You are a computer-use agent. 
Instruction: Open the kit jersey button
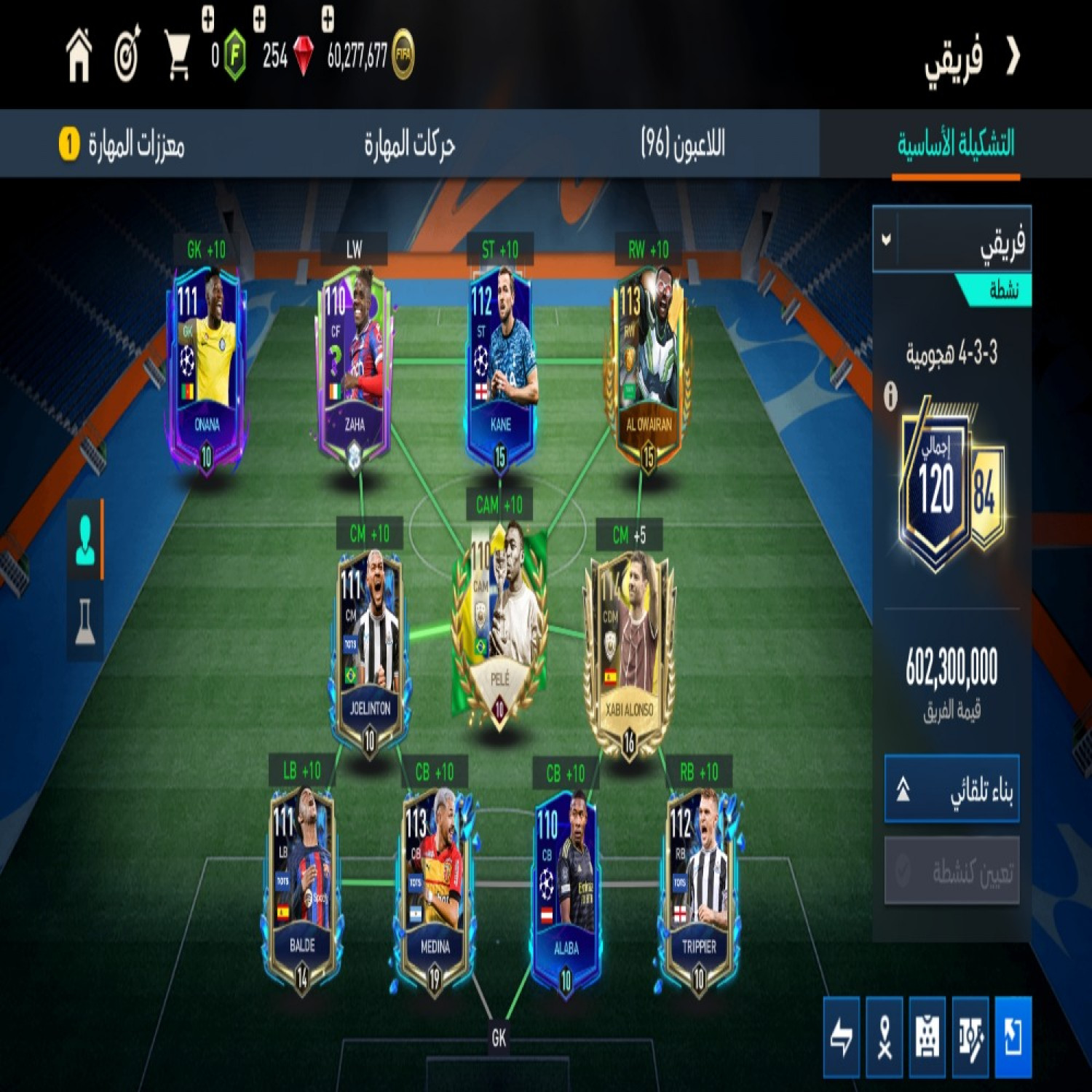coord(927,1037)
